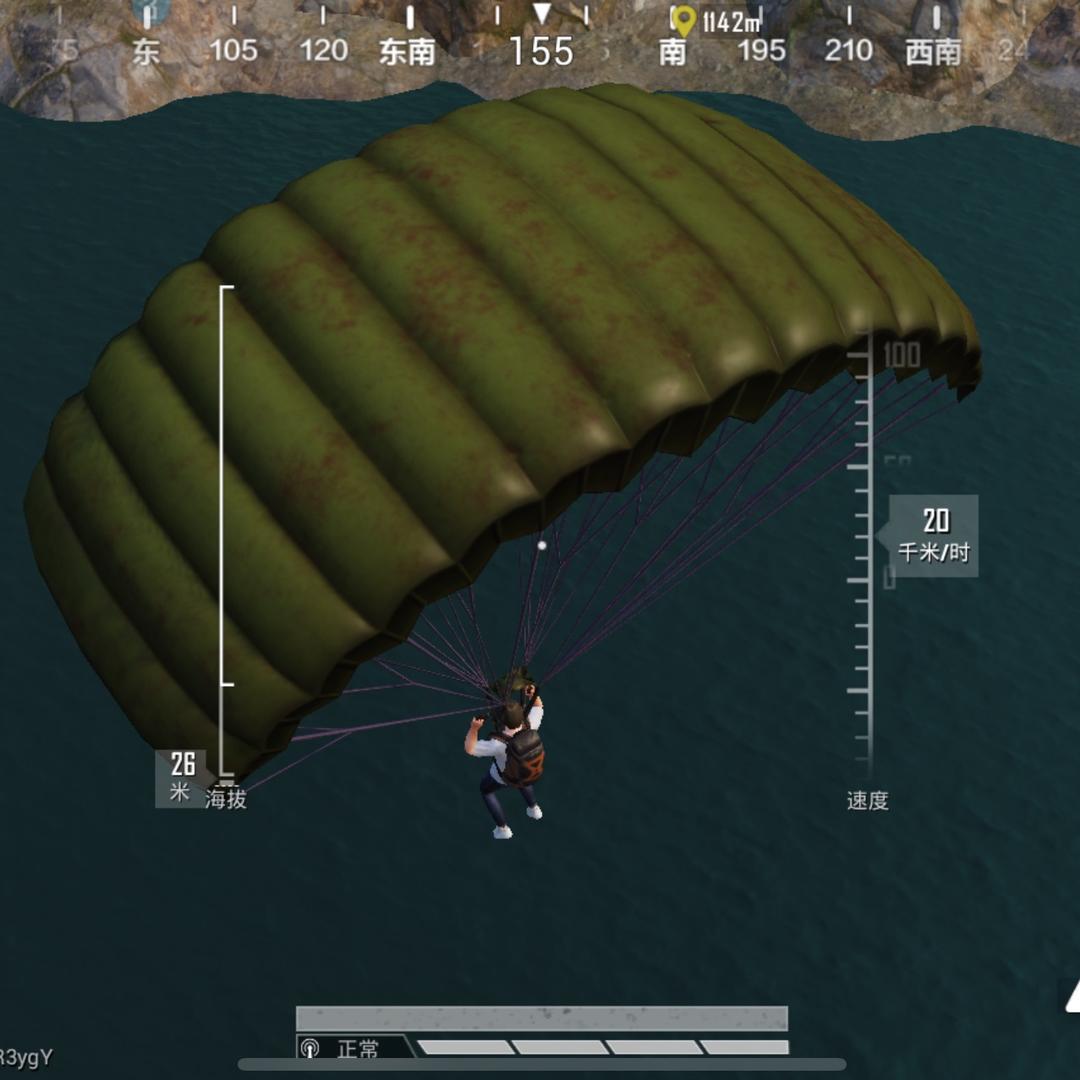Click the white arrow icon at the right edge
This screenshot has width=1080, height=1080.
1071,995
